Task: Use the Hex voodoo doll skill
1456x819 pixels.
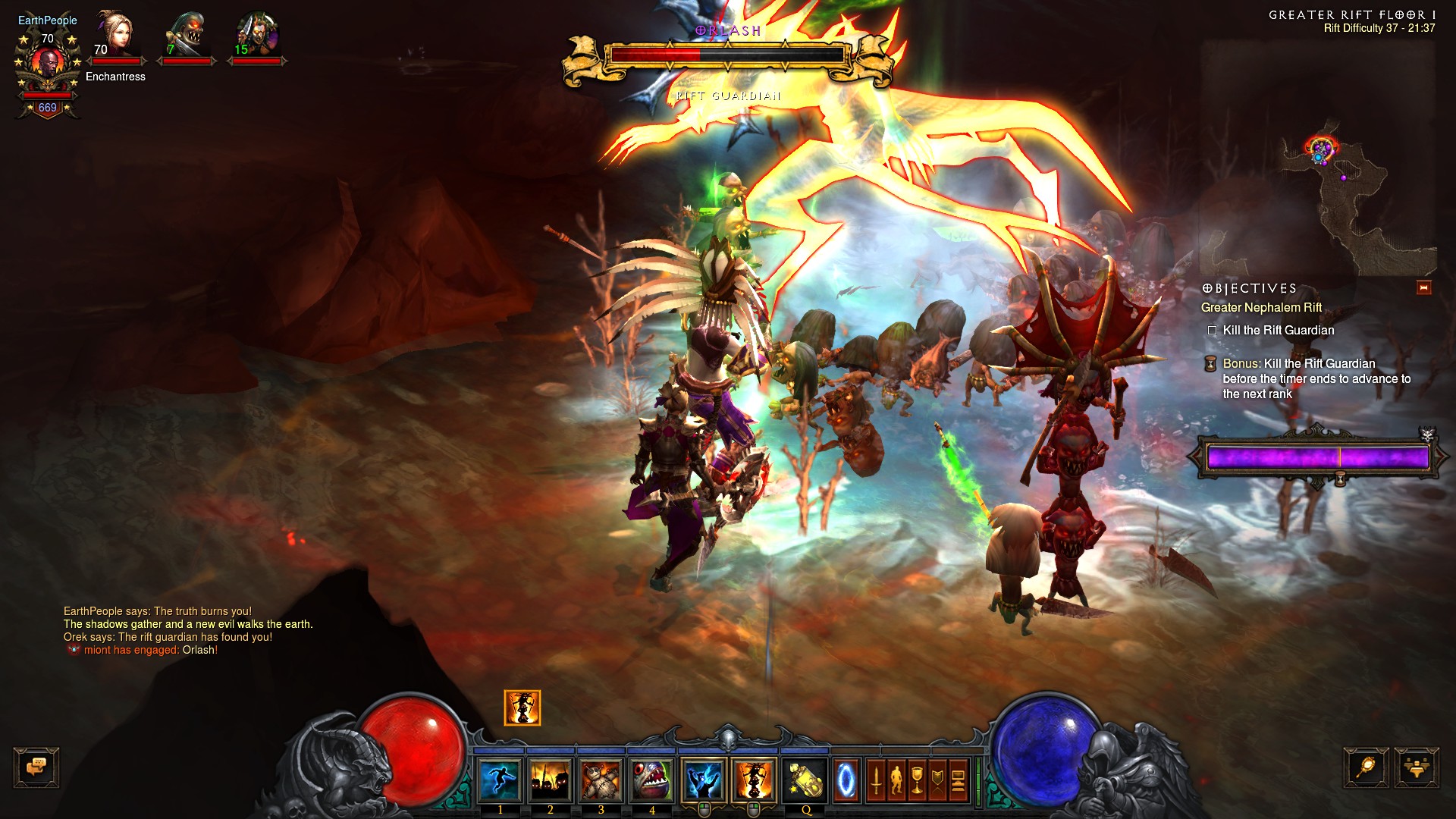Action: click(601, 779)
